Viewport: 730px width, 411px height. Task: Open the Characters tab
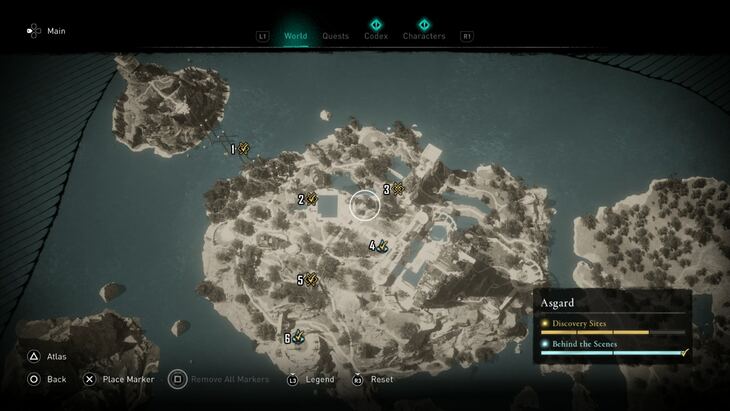[424, 36]
